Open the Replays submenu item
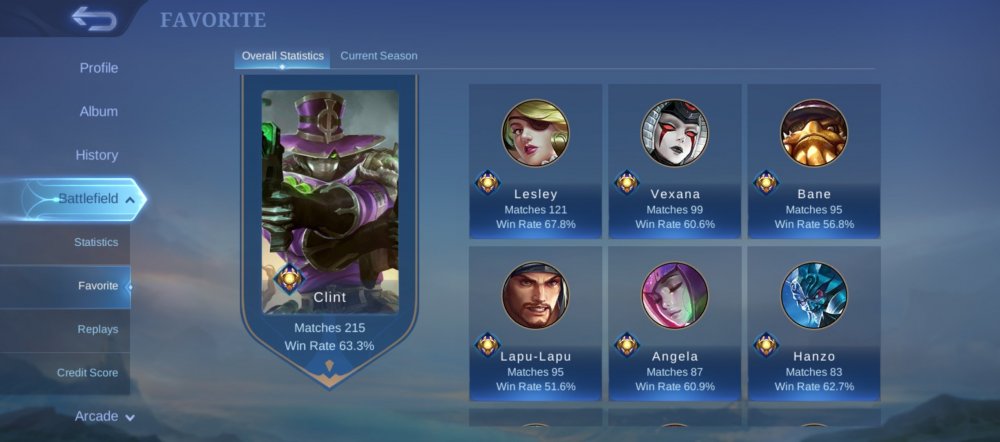This screenshot has height=442, width=1000. [x=98, y=329]
